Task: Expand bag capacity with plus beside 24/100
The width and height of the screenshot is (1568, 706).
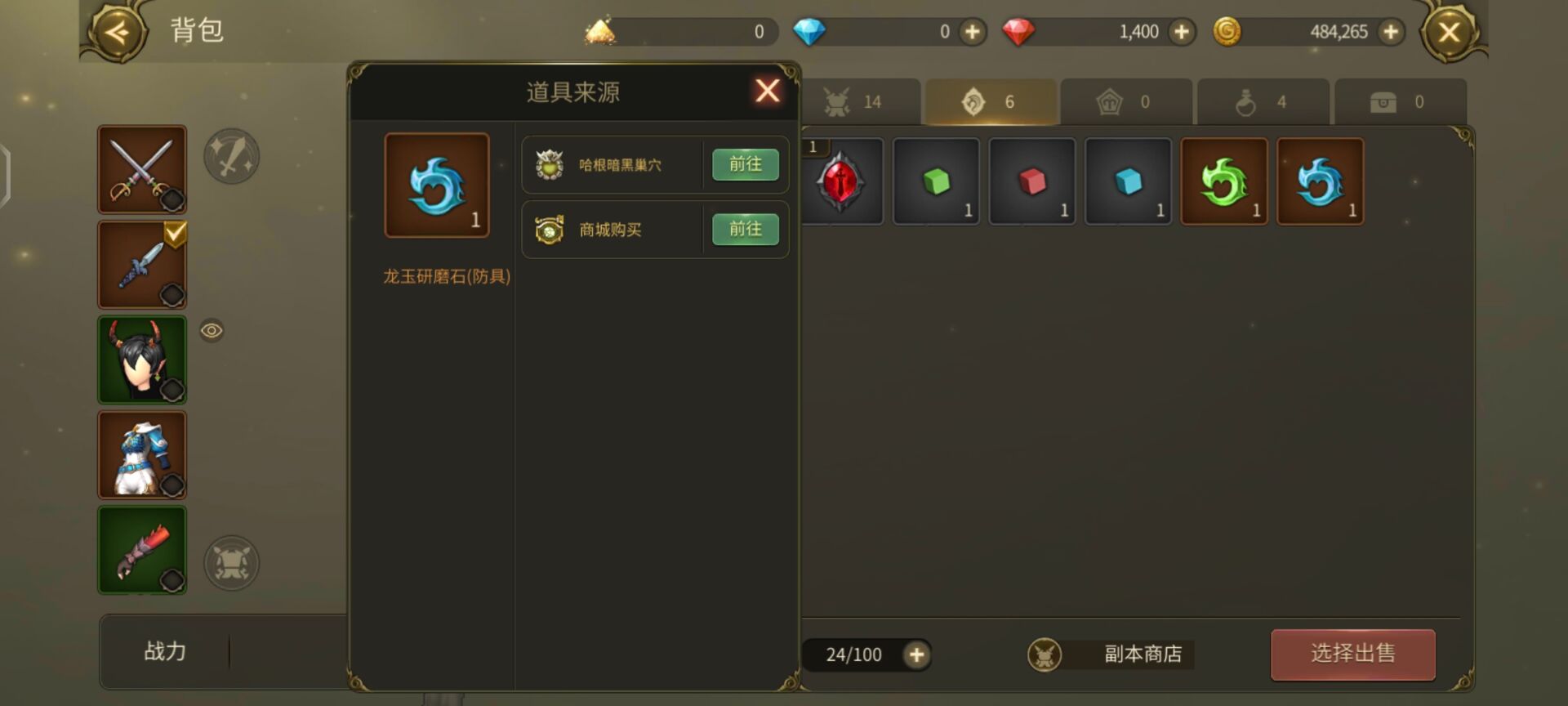Action: 916,655
